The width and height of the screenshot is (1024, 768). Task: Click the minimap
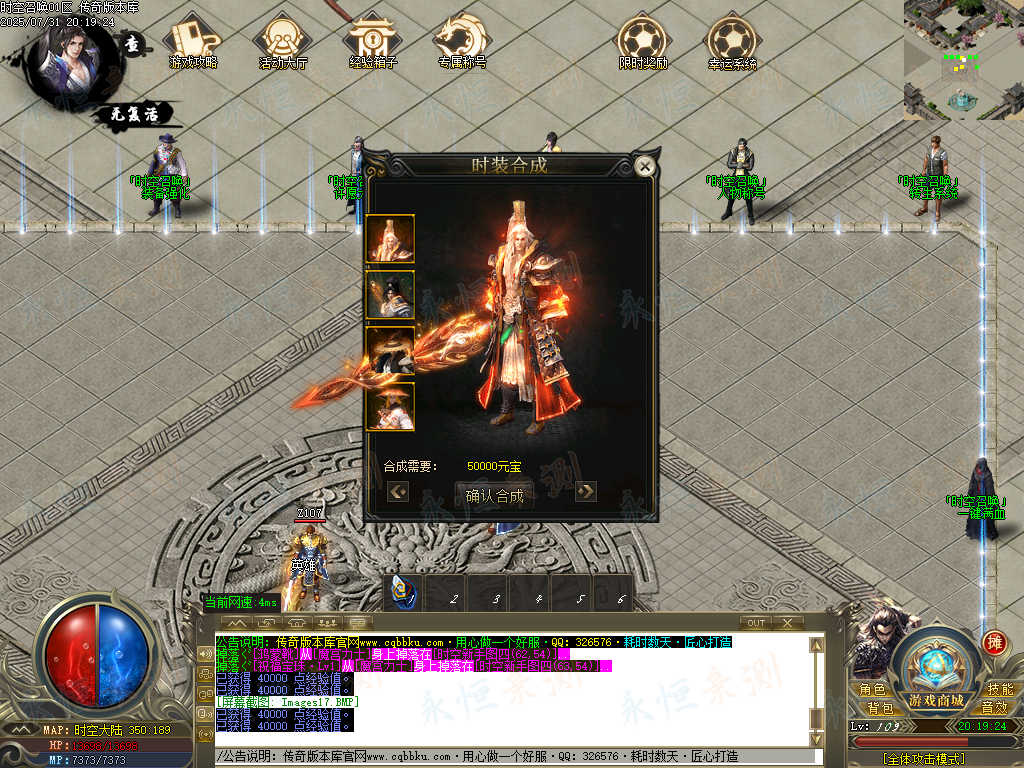tap(963, 60)
